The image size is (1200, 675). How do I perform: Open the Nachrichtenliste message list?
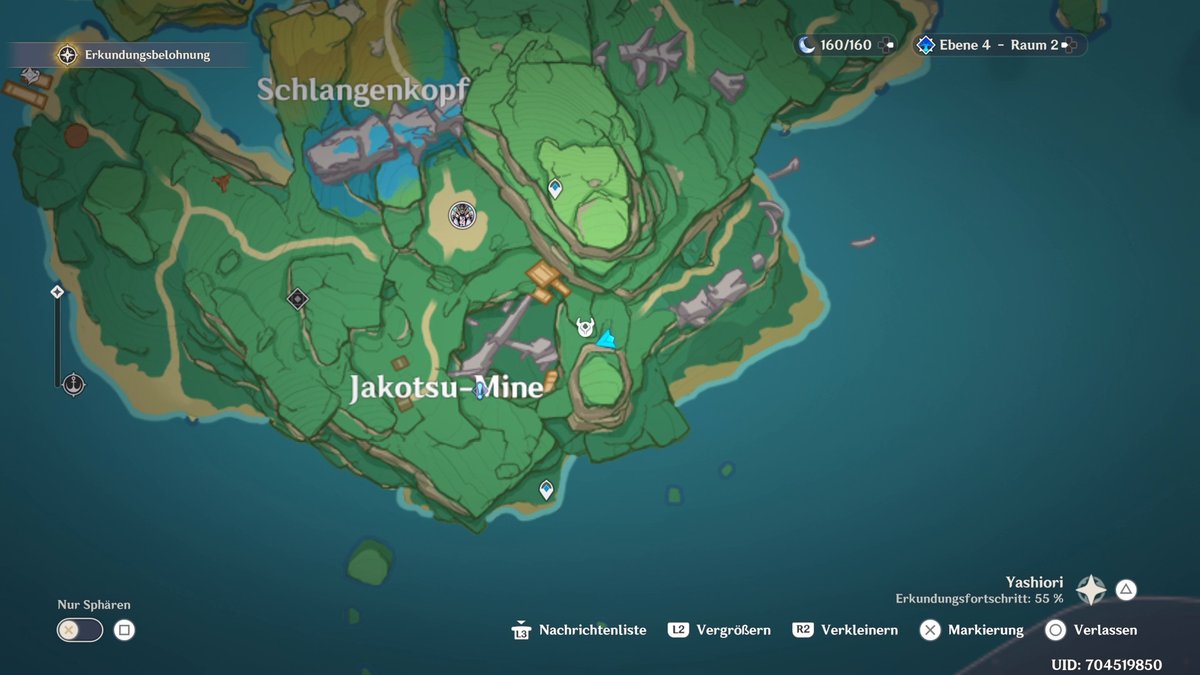tap(580, 630)
